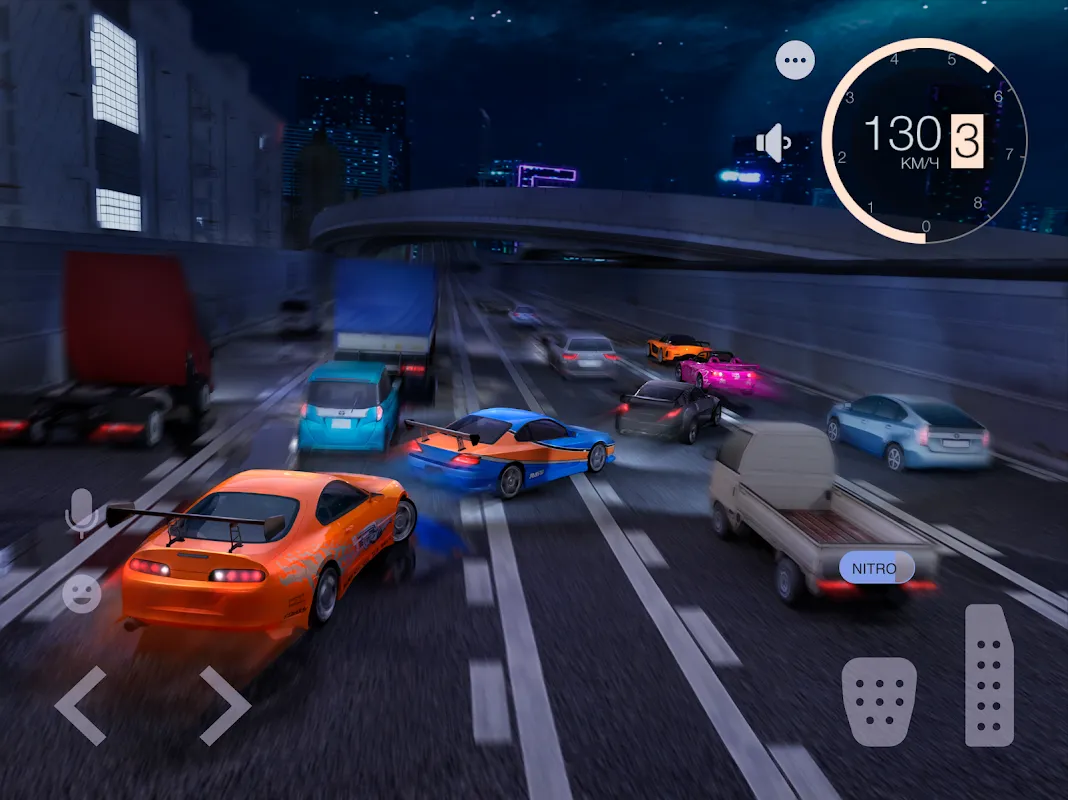Tap the gas accelerator pedal

tap(989, 674)
